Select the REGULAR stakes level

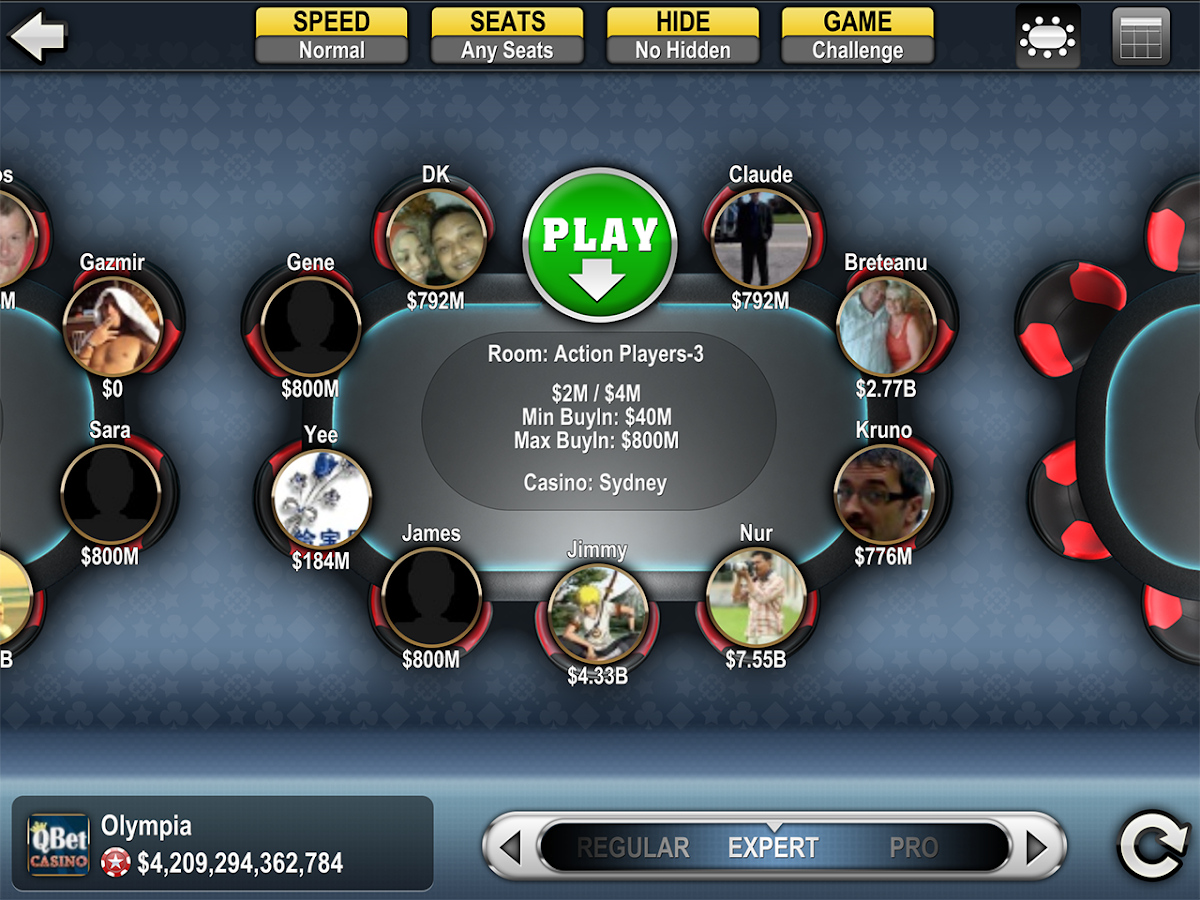(x=633, y=848)
